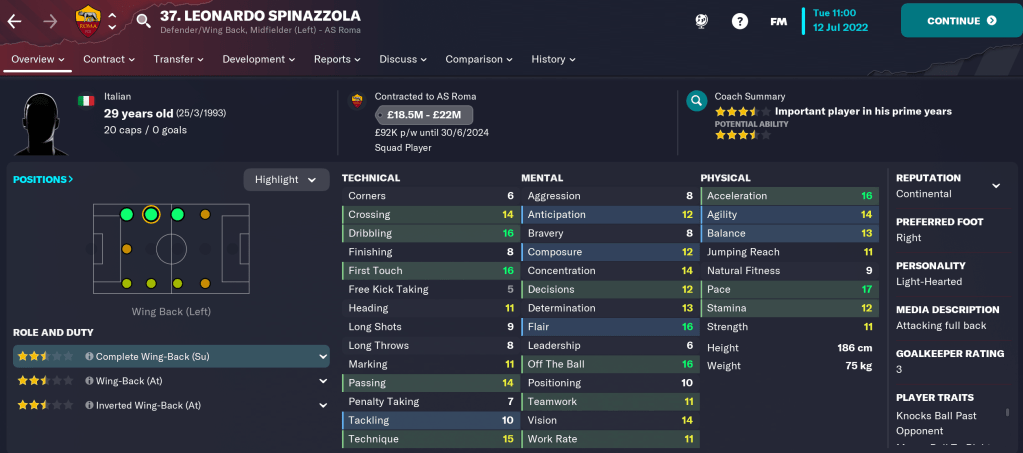Open the Overview dropdown tab
1023x453 pixels.
tap(38, 59)
